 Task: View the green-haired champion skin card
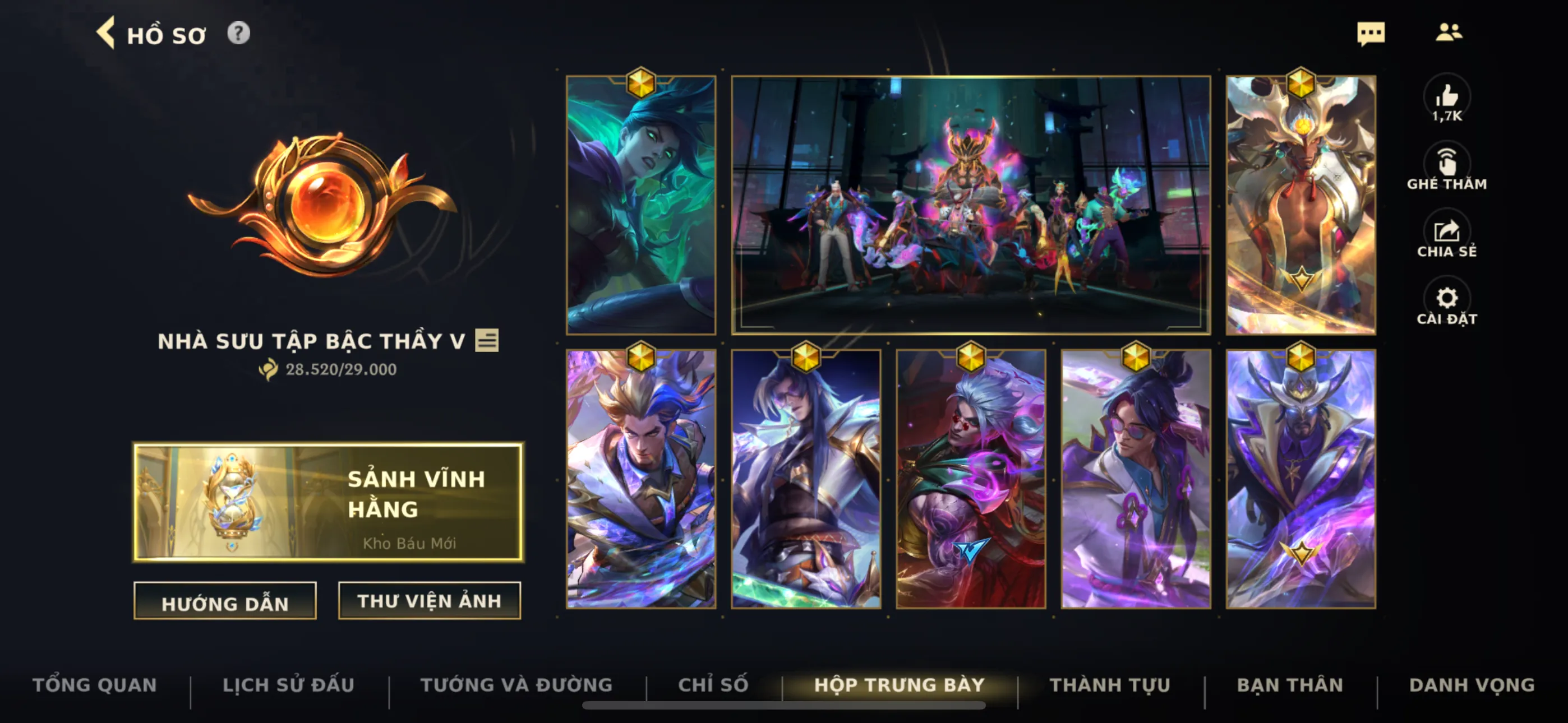(641, 205)
